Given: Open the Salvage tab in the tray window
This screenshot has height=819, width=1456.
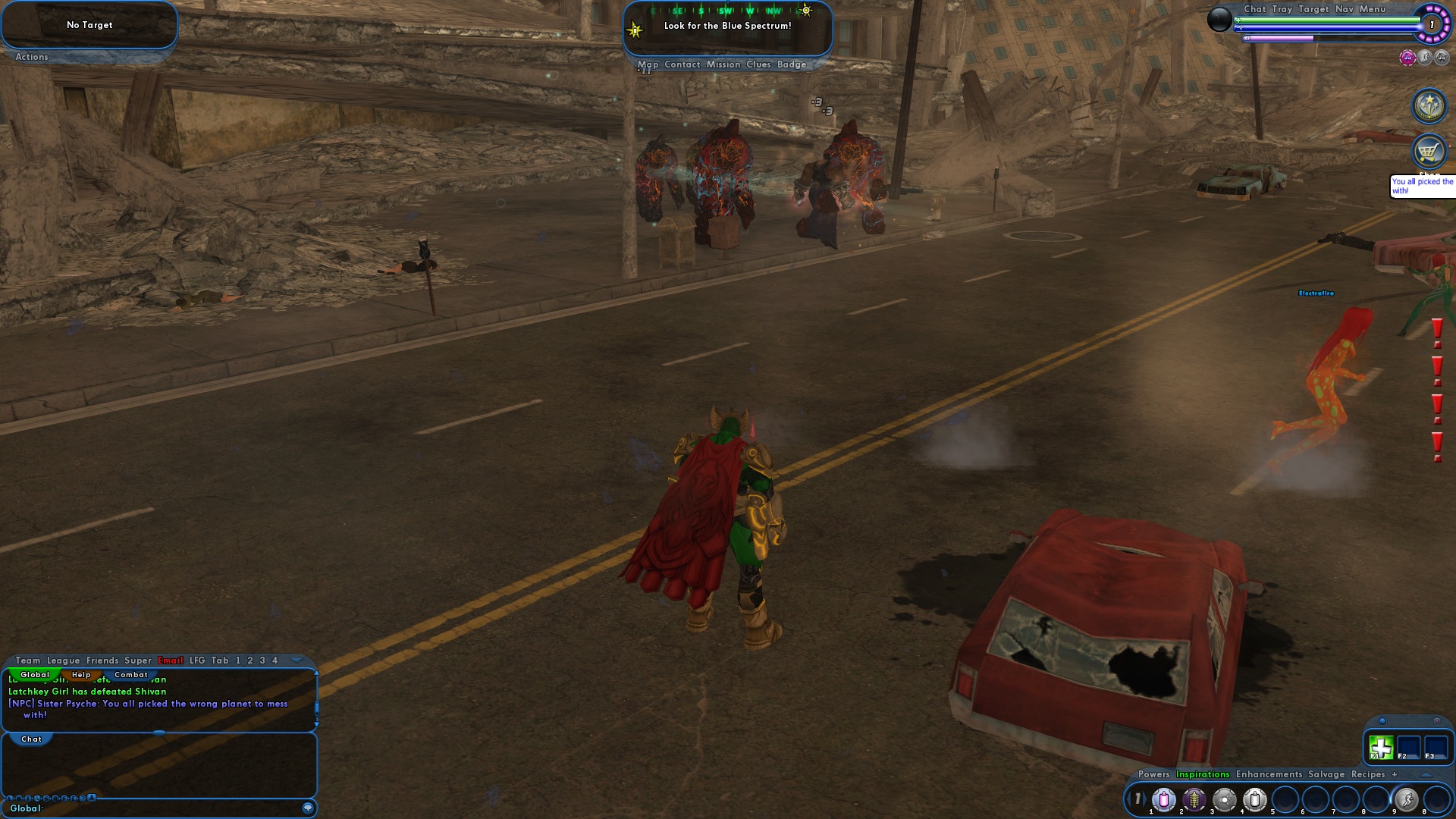Looking at the screenshot, I should click(x=1326, y=774).
